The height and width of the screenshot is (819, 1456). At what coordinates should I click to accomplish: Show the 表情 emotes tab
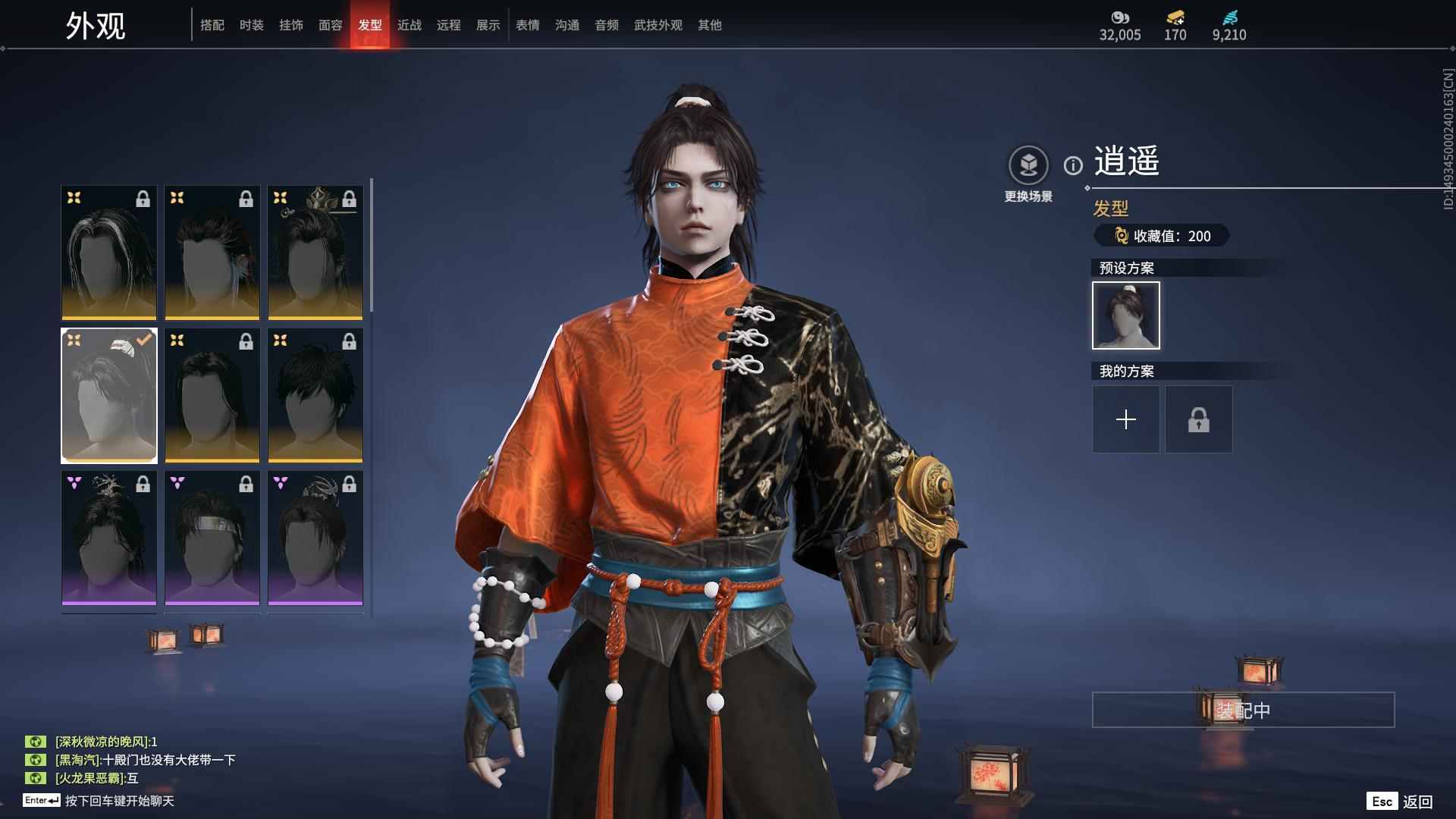pos(528,25)
